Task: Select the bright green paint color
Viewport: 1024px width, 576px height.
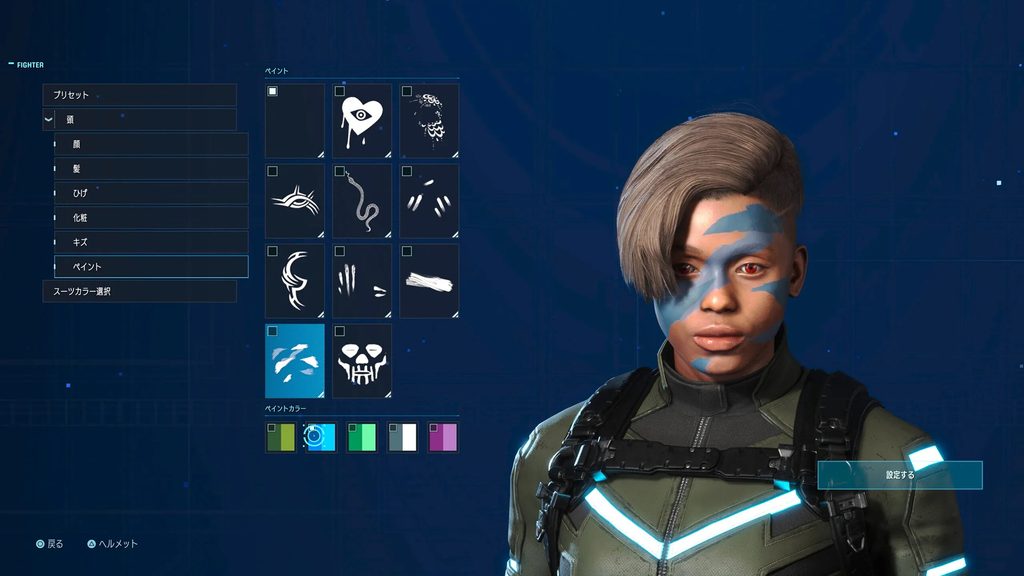Action: tap(362, 437)
